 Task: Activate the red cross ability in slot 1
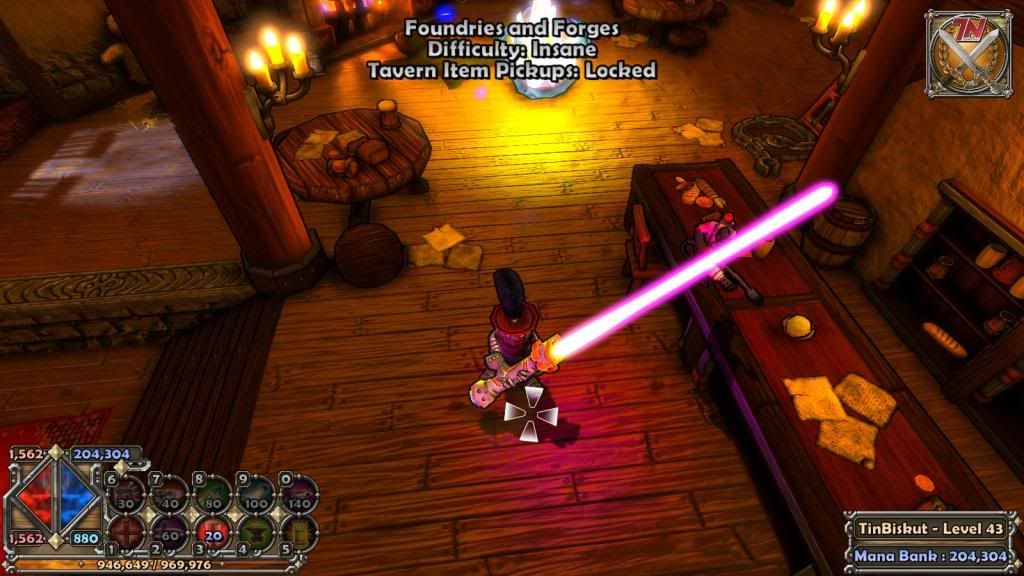coord(127,531)
